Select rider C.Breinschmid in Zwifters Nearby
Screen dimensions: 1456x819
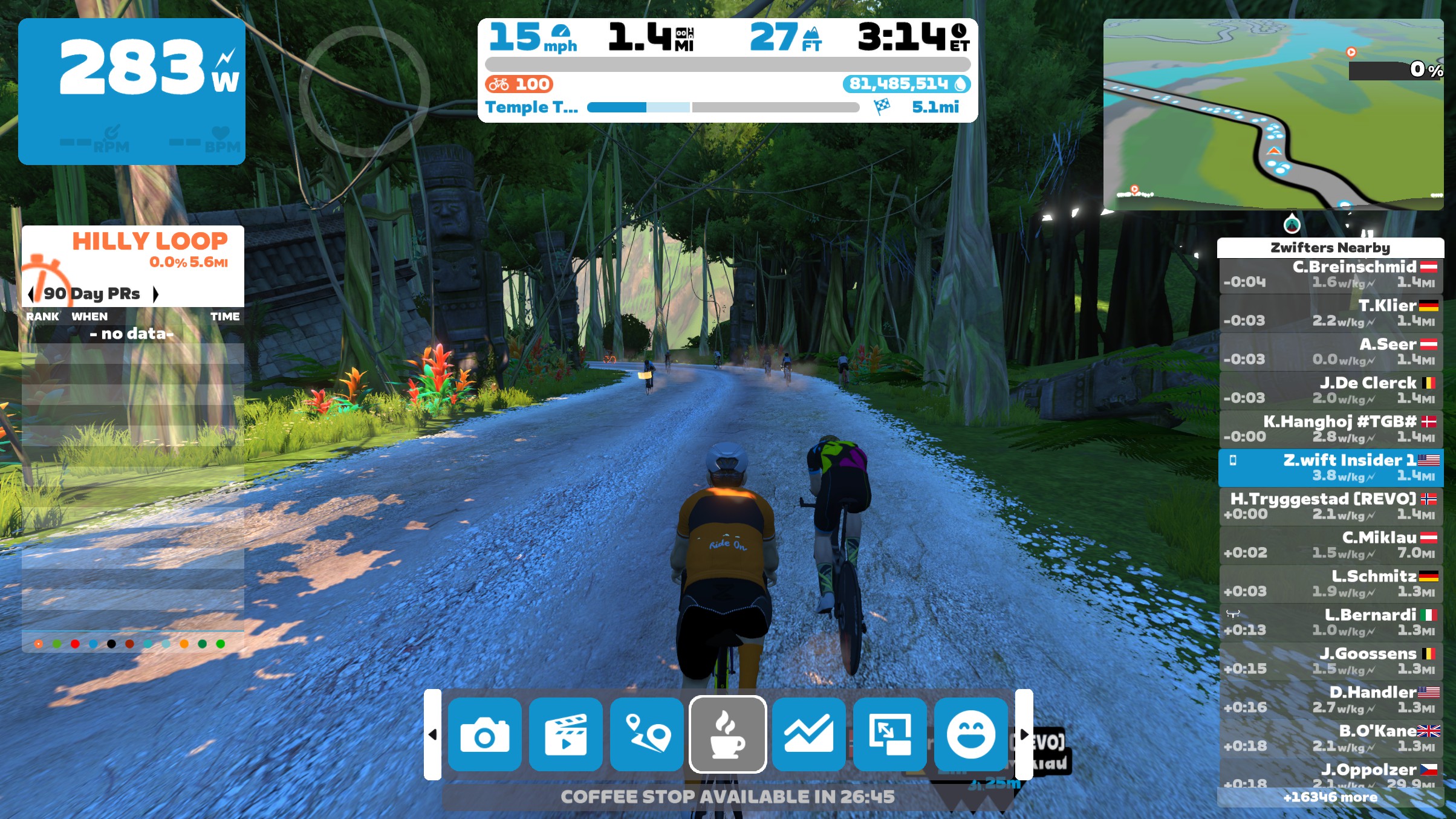(1330, 275)
